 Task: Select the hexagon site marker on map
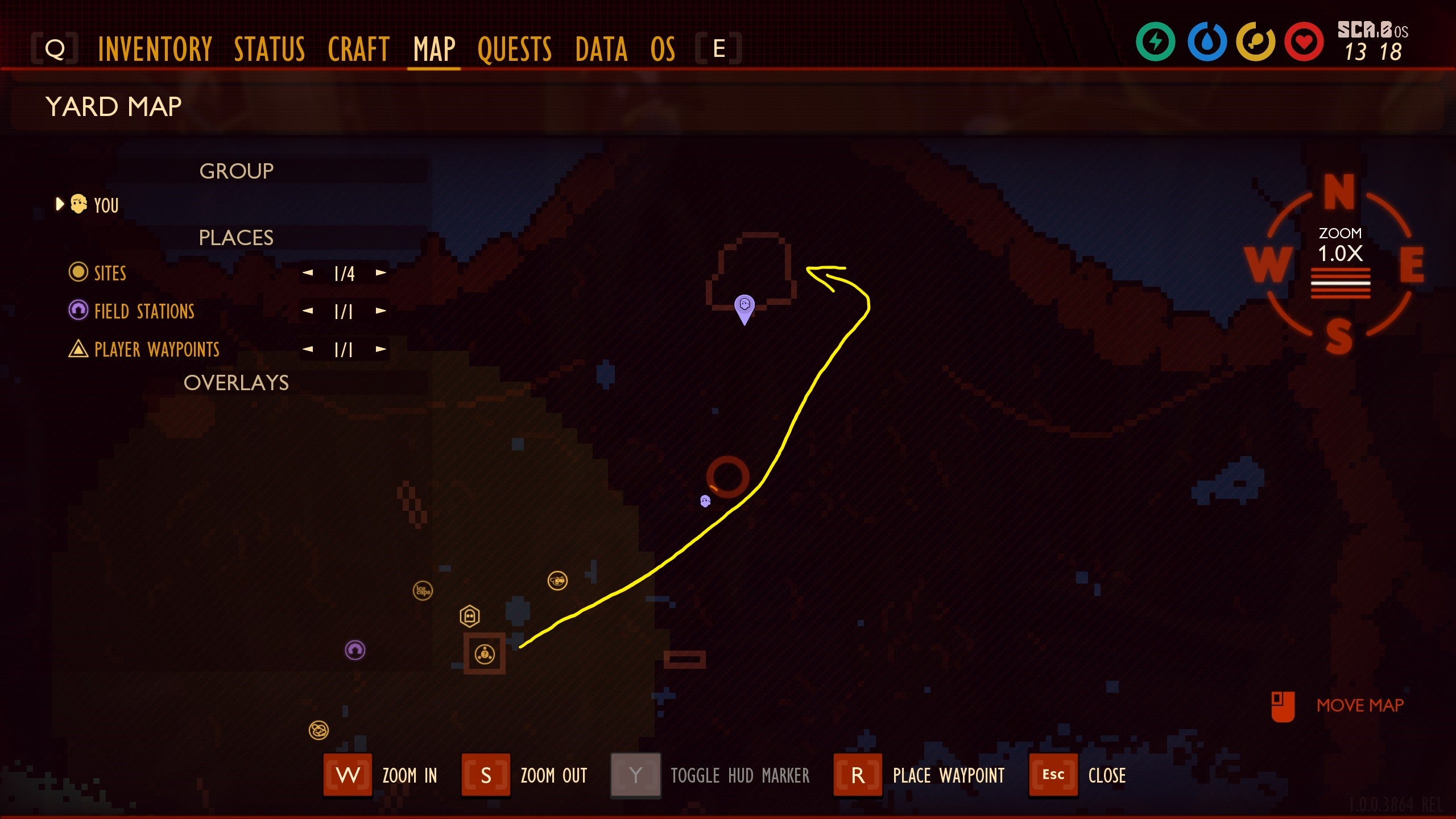tap(469, 615)
